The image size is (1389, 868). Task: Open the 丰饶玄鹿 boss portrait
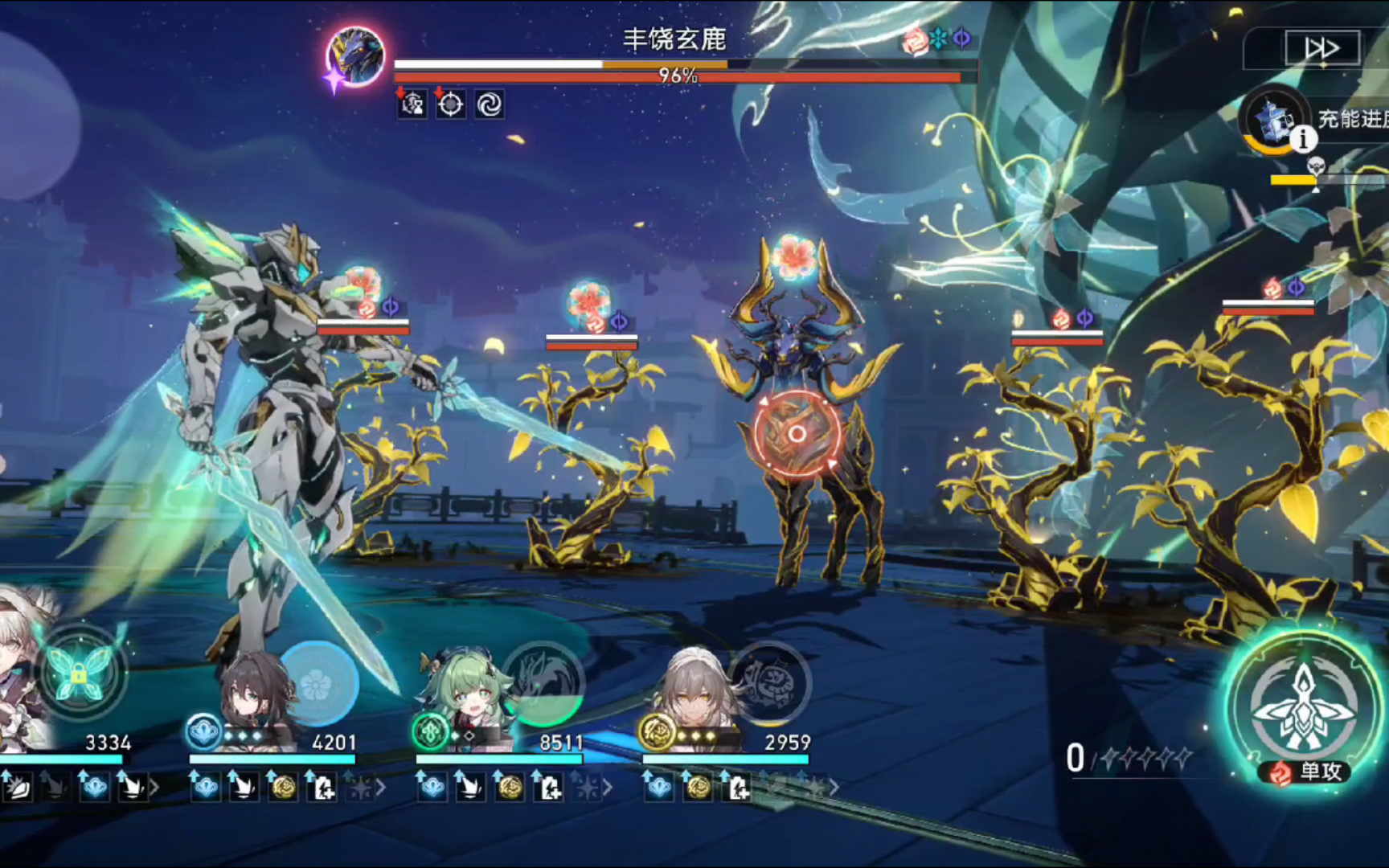pos(355,56)
